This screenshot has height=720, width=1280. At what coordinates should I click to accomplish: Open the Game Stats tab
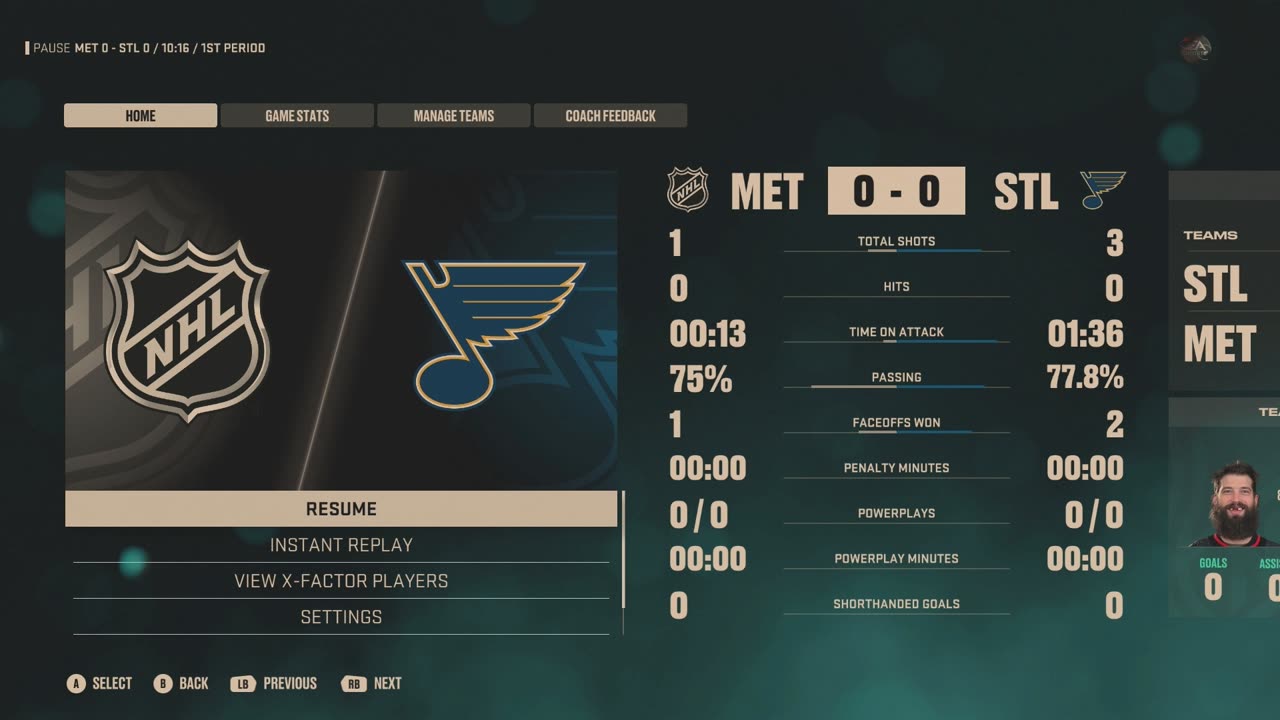[x=297, y=116]
